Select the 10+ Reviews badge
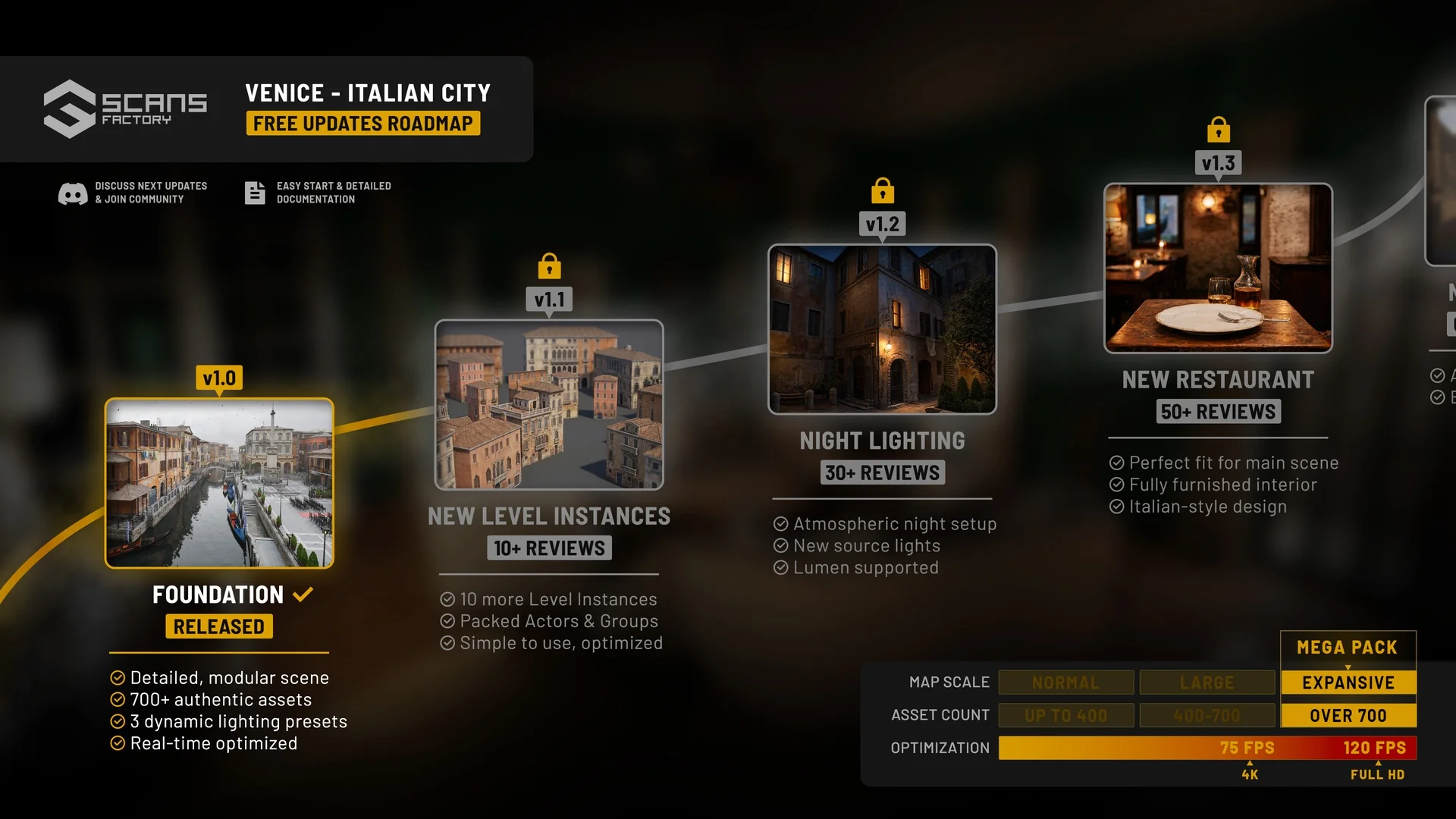The image size is (1456, 819). coord(549,548)
